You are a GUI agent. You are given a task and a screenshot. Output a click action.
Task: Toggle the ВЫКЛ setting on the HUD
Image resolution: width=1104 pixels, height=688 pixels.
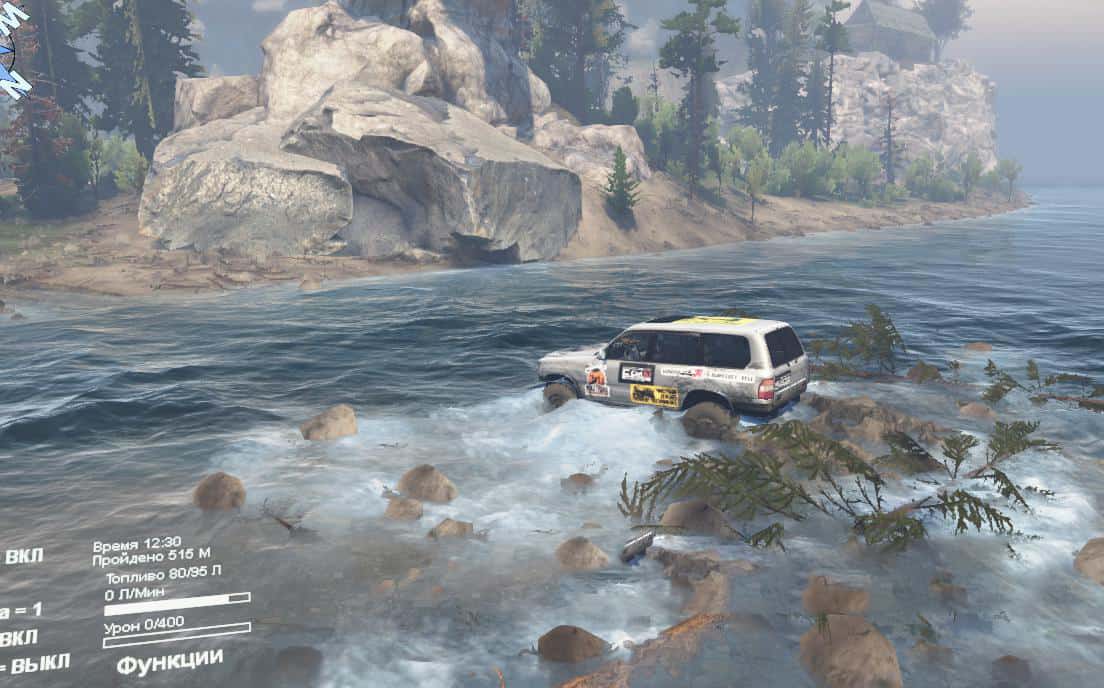[x=40, y=662]
